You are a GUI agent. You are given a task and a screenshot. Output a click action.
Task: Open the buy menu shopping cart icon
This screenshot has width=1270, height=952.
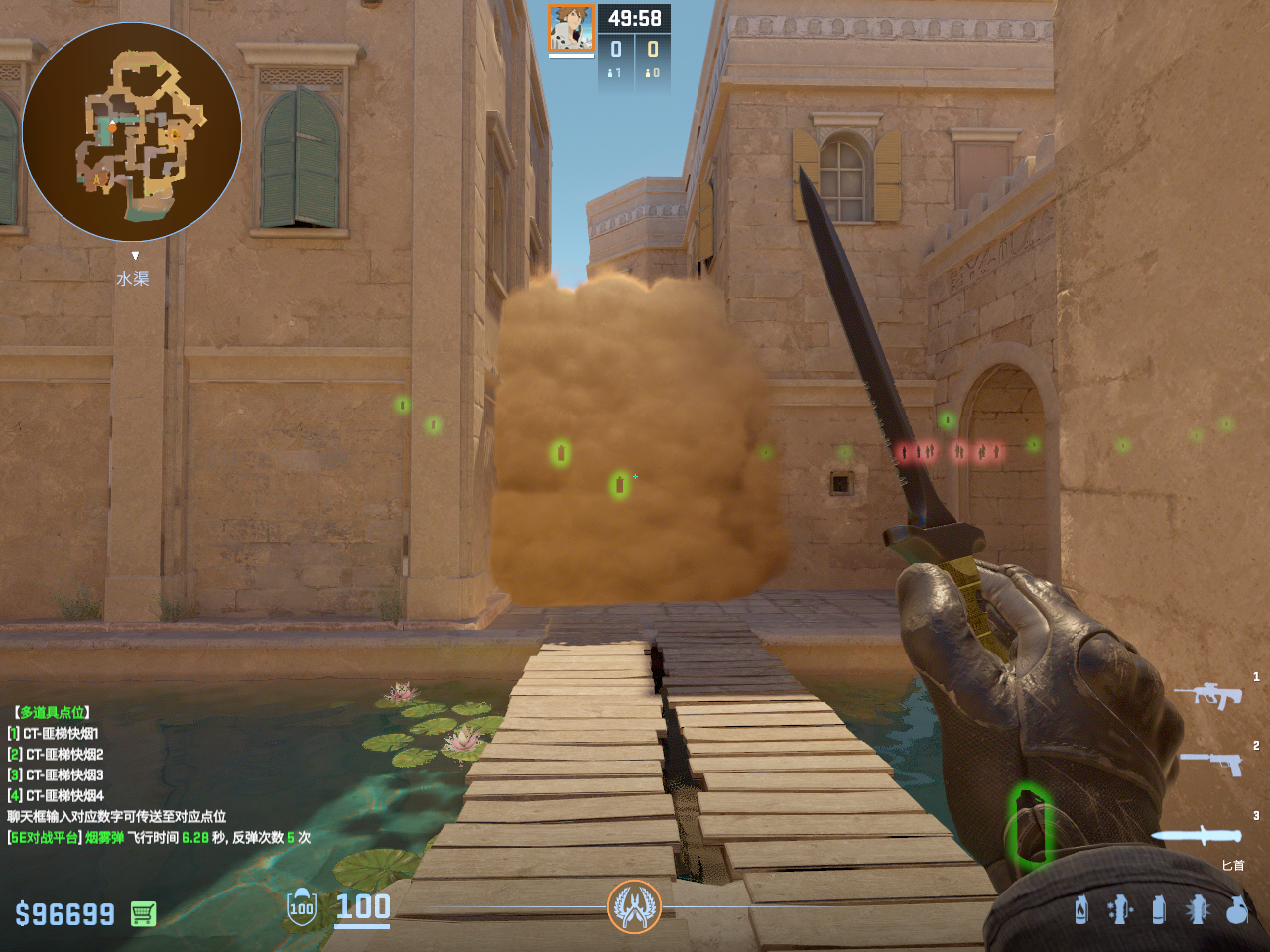click(x=143, y=913)
